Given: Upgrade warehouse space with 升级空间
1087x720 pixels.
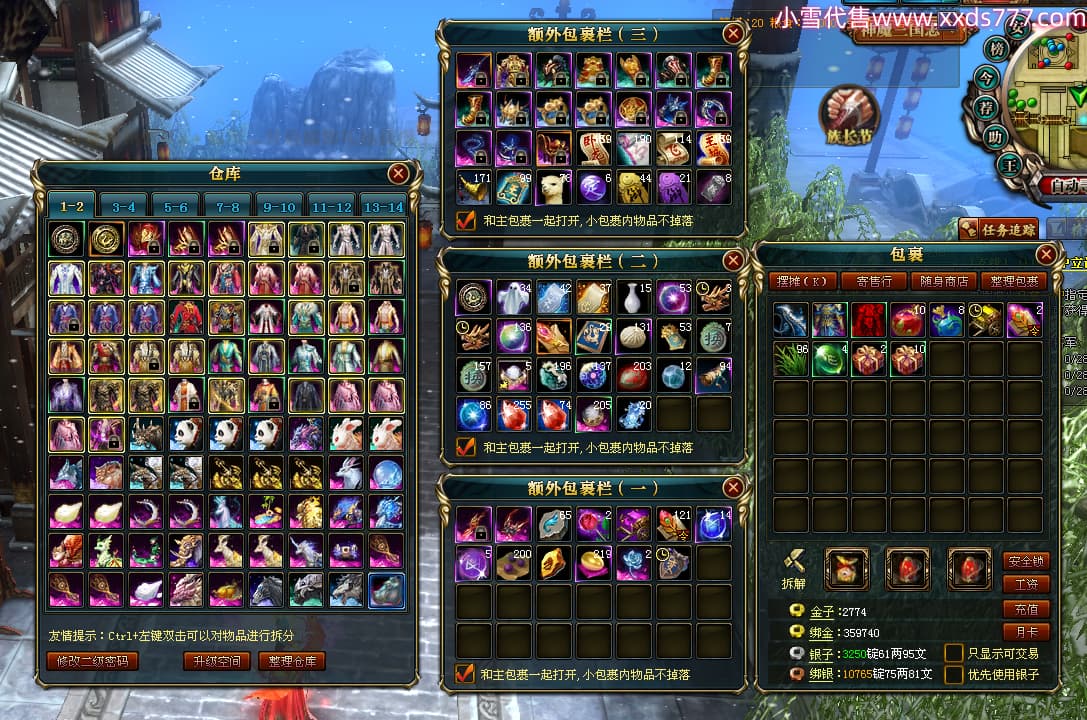Looking at the screenshot, I should pos(216,661).
